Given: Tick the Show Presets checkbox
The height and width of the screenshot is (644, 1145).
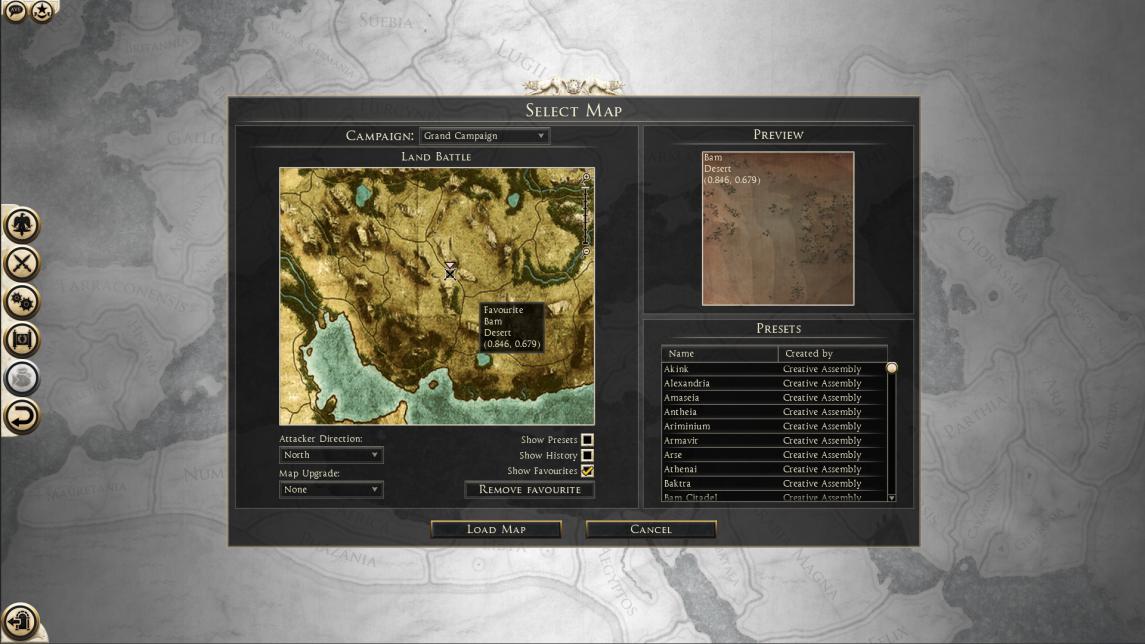Looking at the screenshot, I should pos(588,440).
